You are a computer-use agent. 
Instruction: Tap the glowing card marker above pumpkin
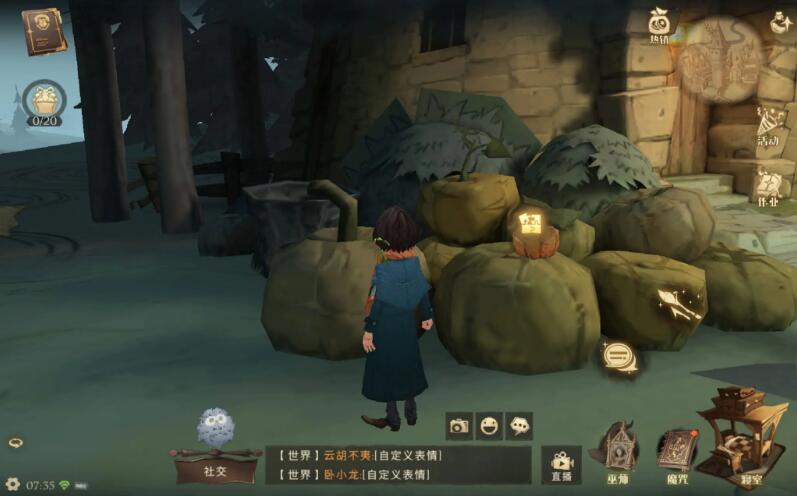(x=528, y=222)
